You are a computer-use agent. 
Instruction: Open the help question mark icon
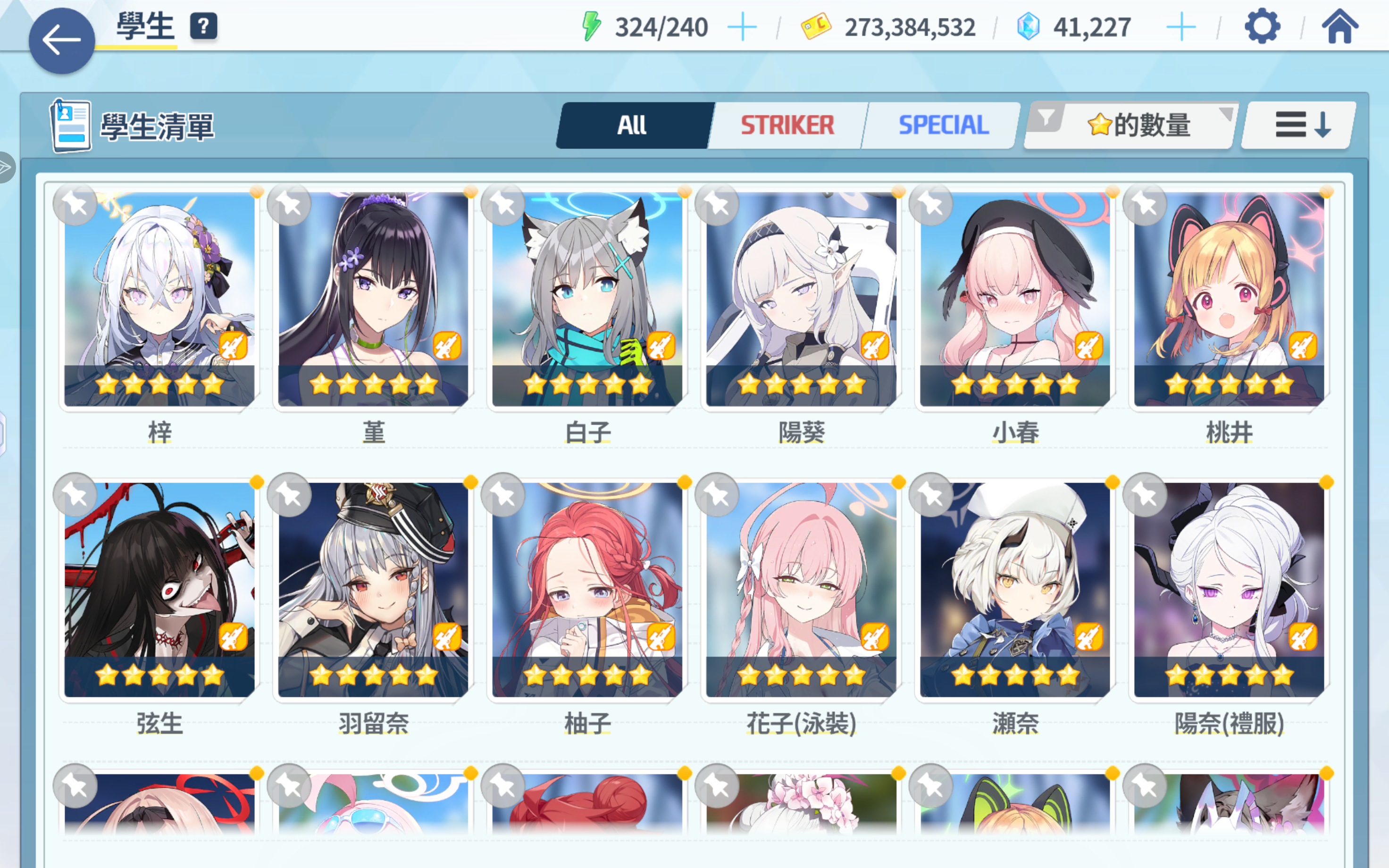coord(203,26)
